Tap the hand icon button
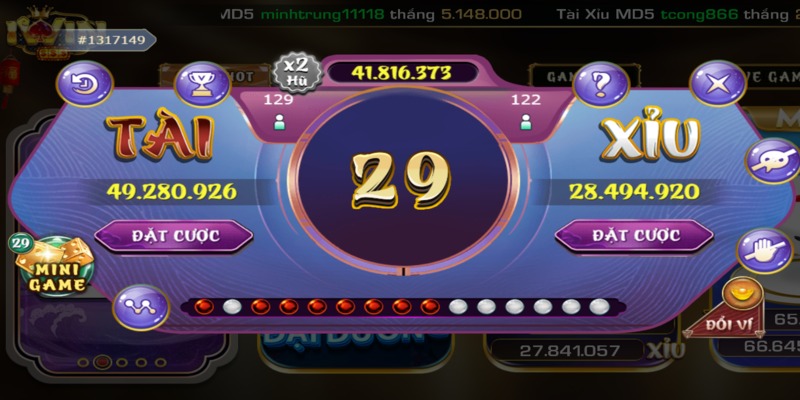This screenshot has height=400, width=800. click(x=760, y=252)
